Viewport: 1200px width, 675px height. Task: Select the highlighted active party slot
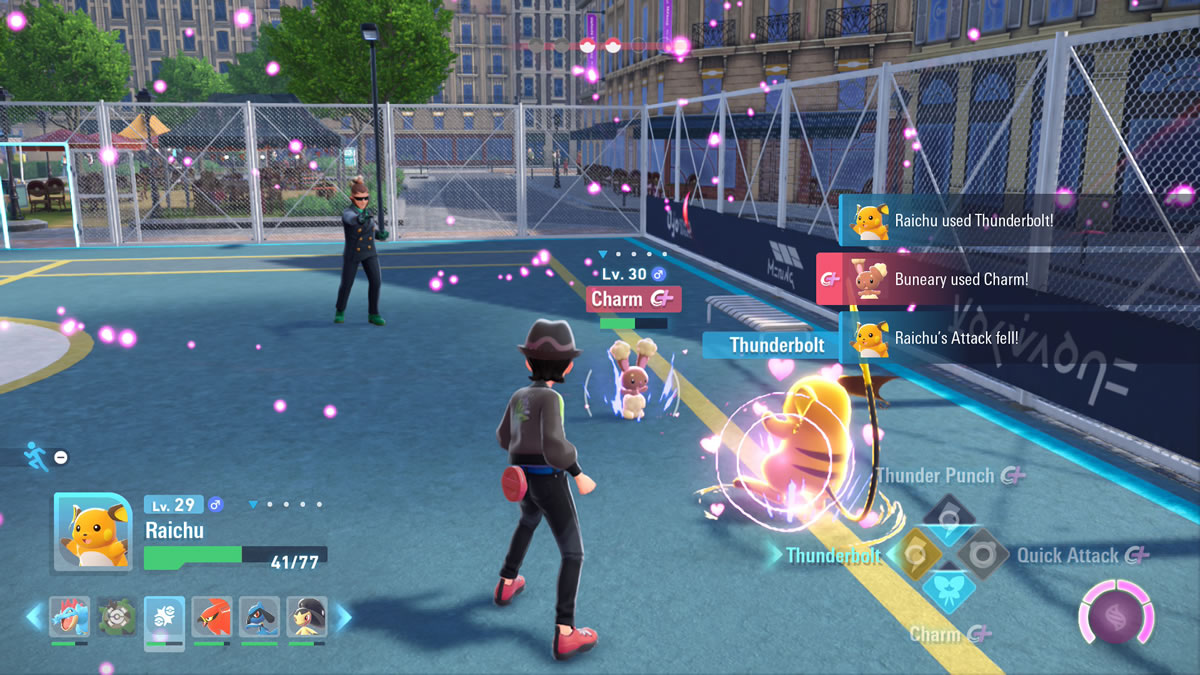[164, 617]
